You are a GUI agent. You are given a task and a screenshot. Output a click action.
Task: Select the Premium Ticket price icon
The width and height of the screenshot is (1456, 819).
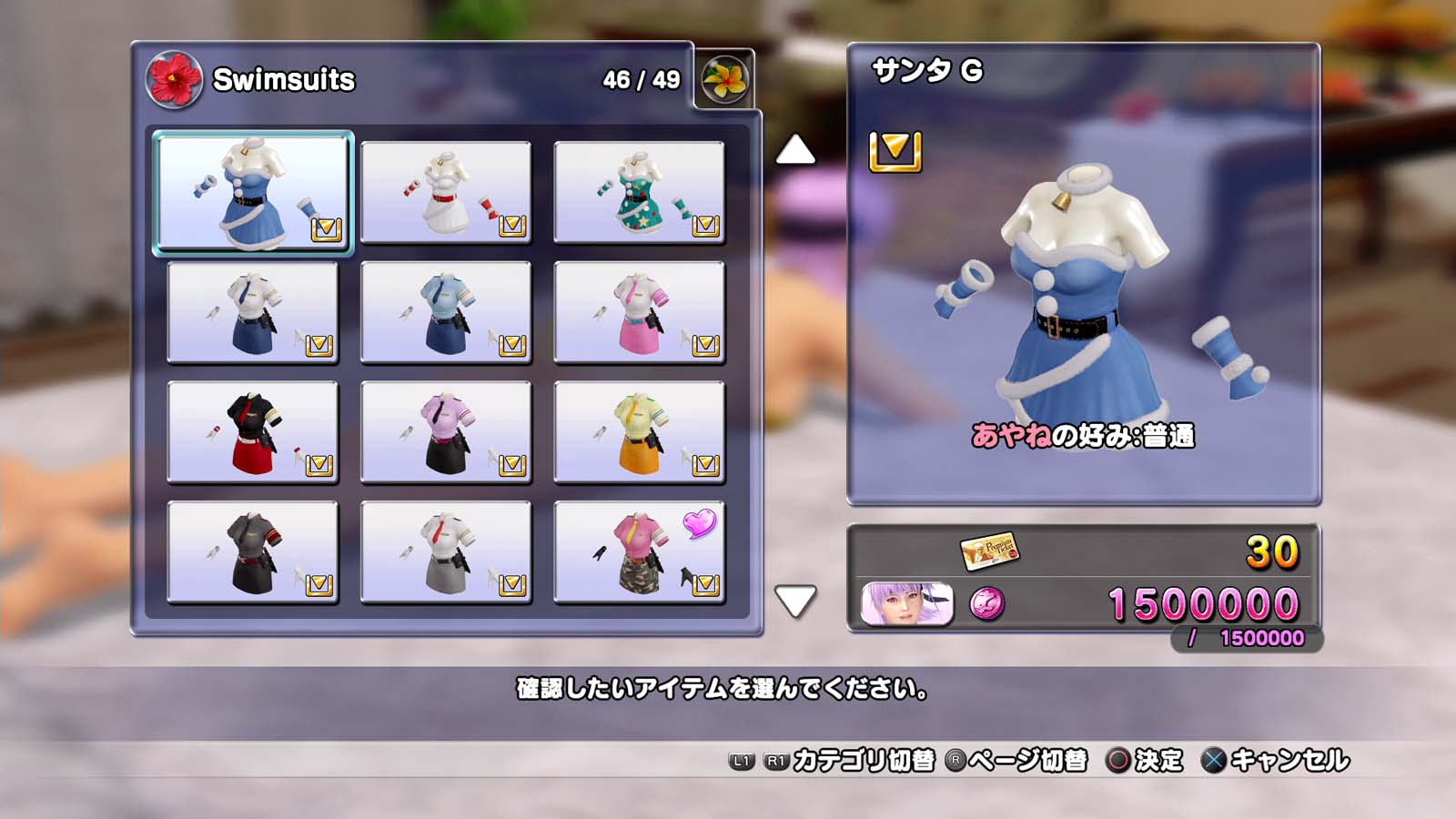(x=989, y=550)
